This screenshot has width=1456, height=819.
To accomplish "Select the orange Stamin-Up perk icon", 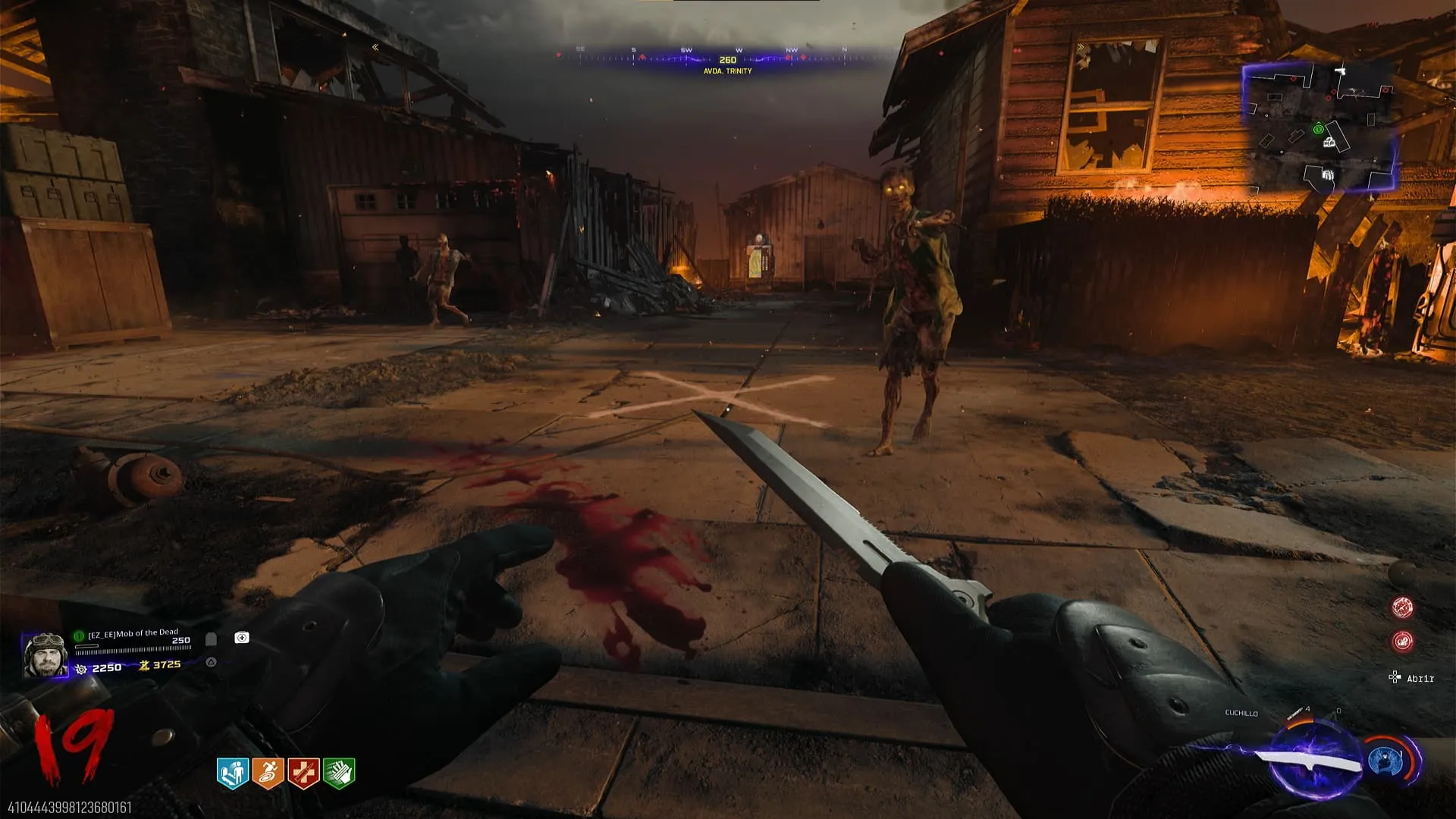I will click(268, 773).
